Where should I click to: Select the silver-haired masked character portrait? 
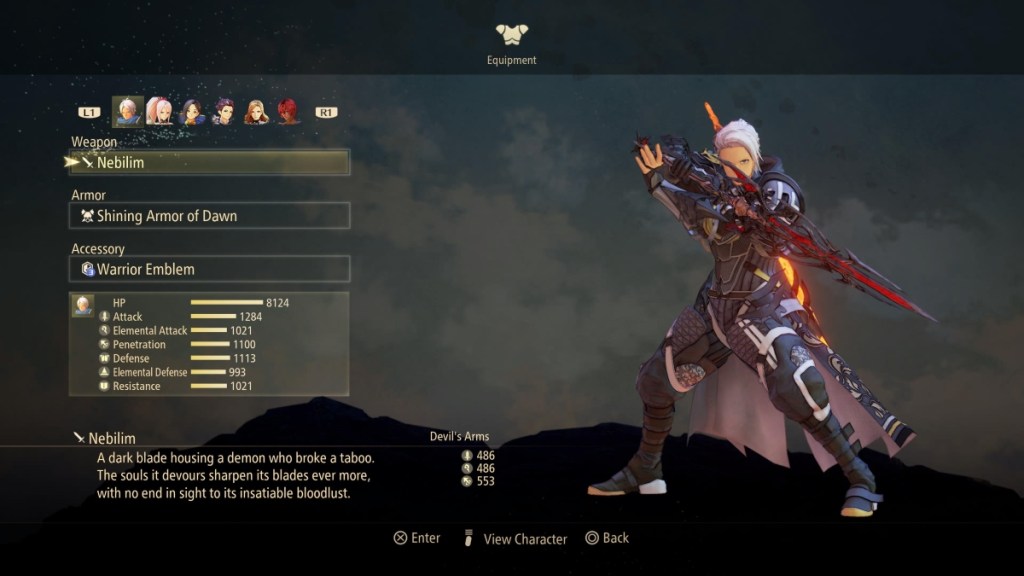pos(127,111)
